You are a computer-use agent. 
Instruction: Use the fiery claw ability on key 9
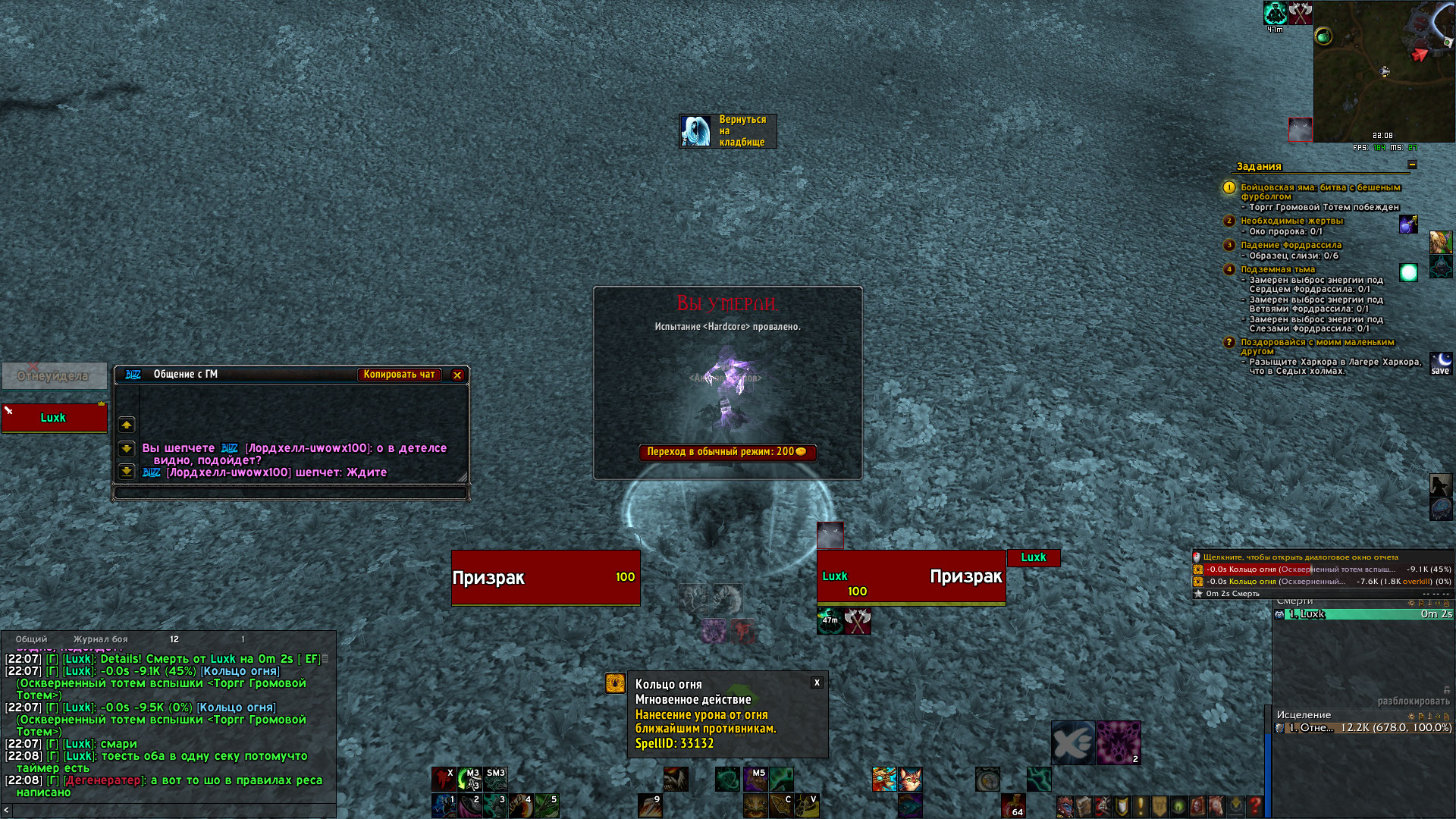650,805
